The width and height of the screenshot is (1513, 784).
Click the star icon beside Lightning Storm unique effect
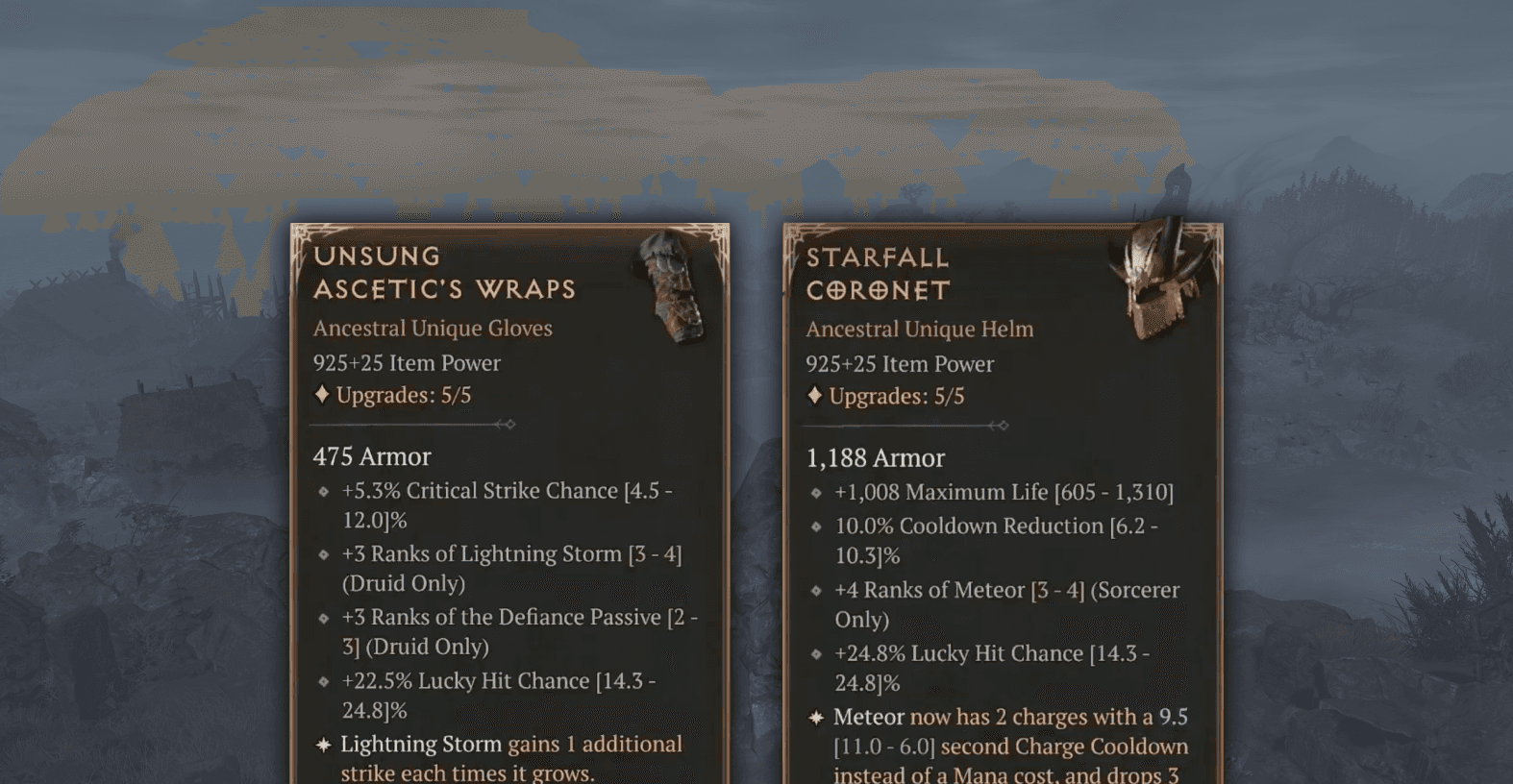click(324, 744)
